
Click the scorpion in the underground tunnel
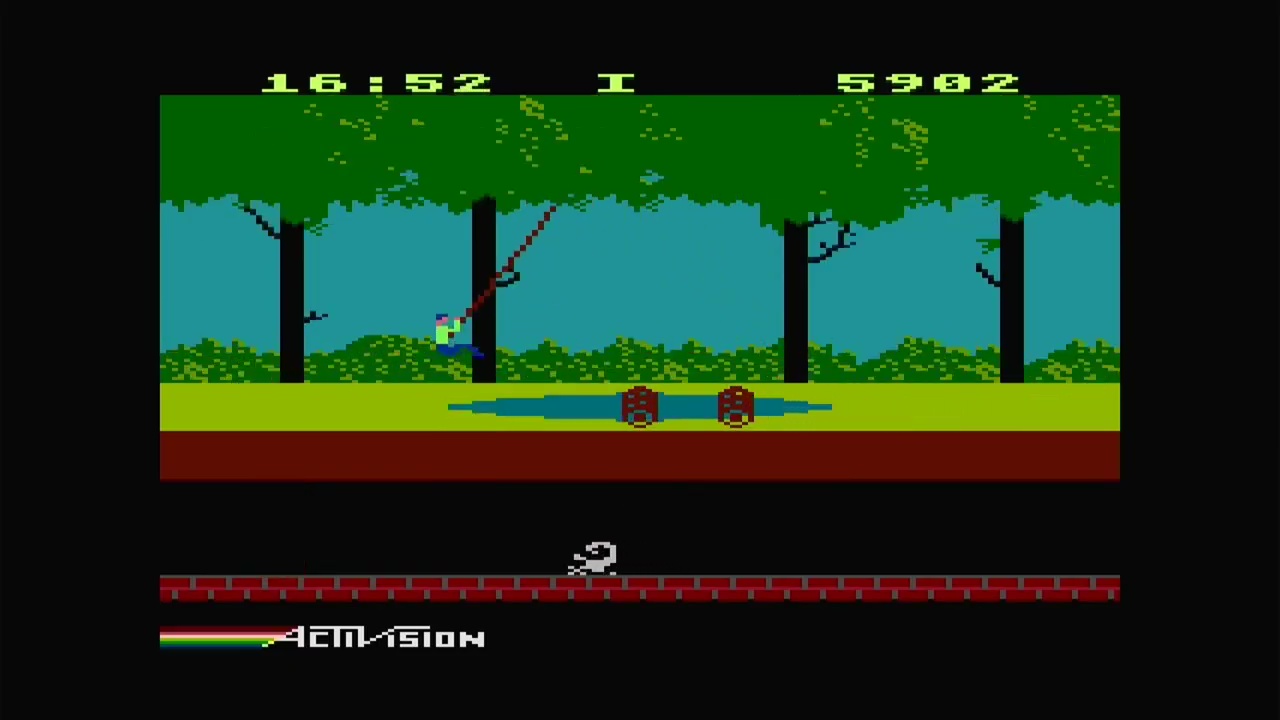pyautogui.click(x=592, y=560)
